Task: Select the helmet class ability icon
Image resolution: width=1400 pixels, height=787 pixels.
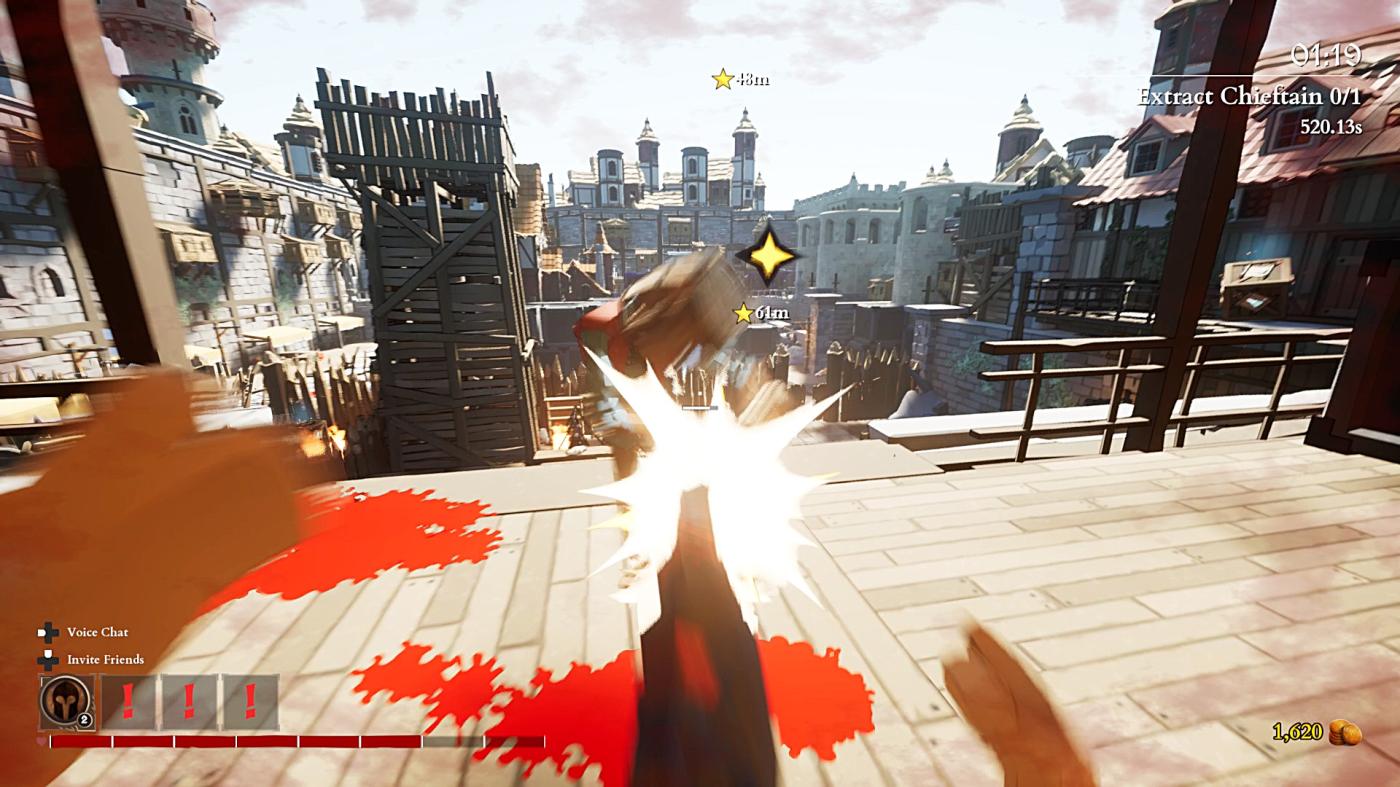Action: [x=66, y=701]
